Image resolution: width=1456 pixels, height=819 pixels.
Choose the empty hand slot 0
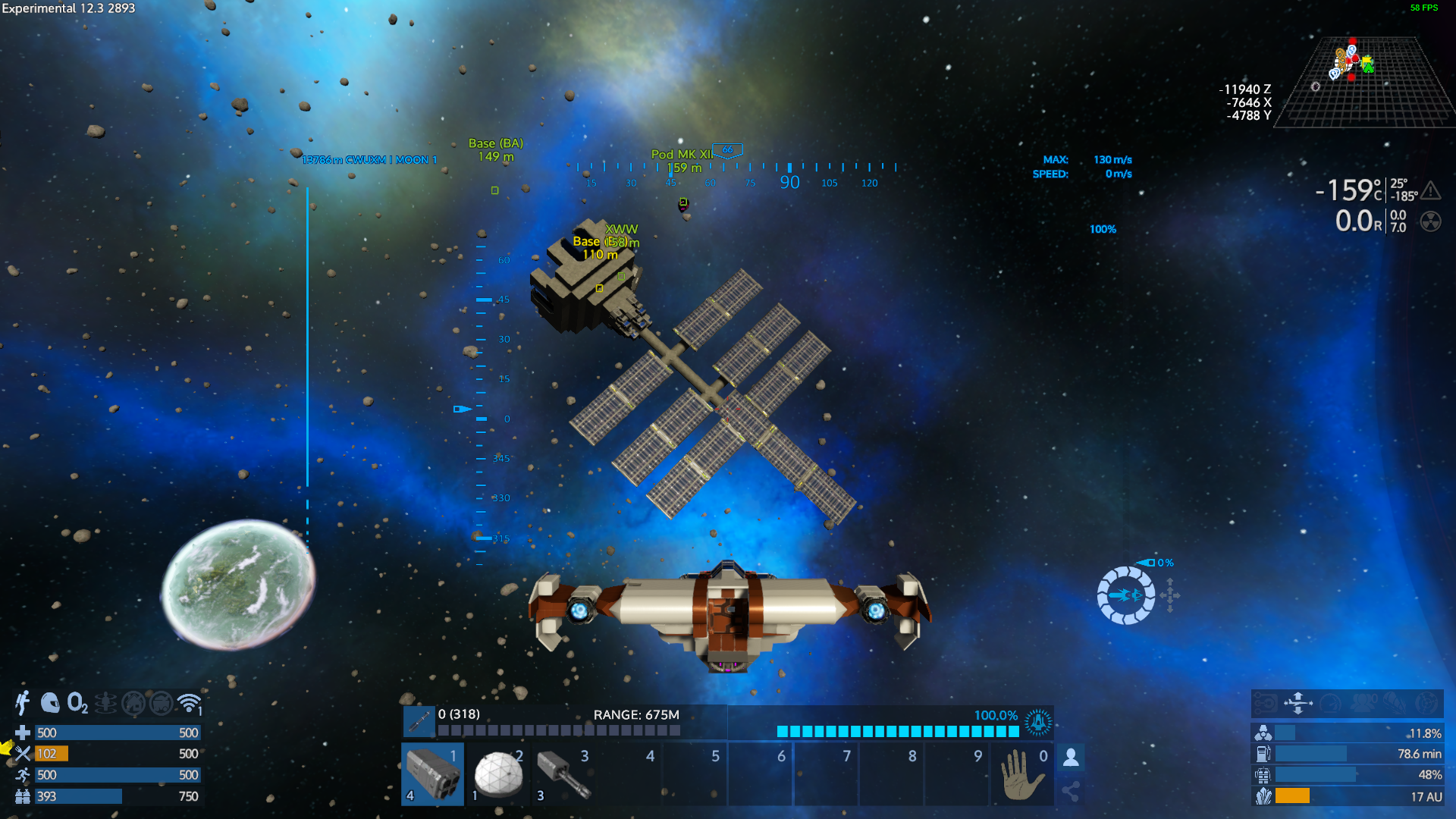click(1022, 773)
